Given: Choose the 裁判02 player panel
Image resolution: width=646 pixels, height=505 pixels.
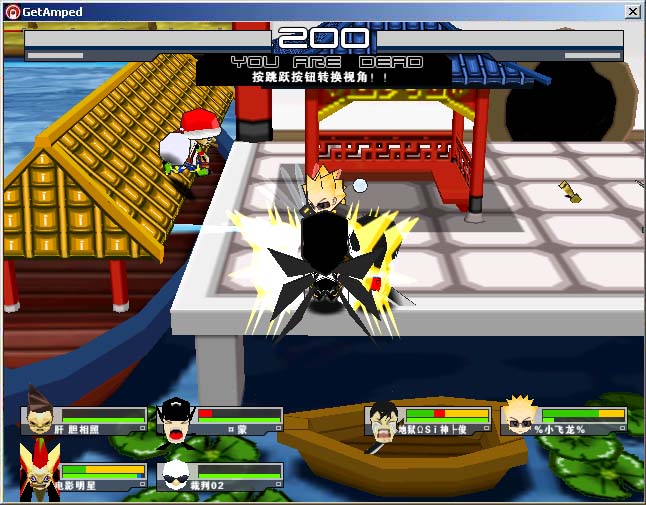Looking at the screenshot, I should (x=221, y=476).
